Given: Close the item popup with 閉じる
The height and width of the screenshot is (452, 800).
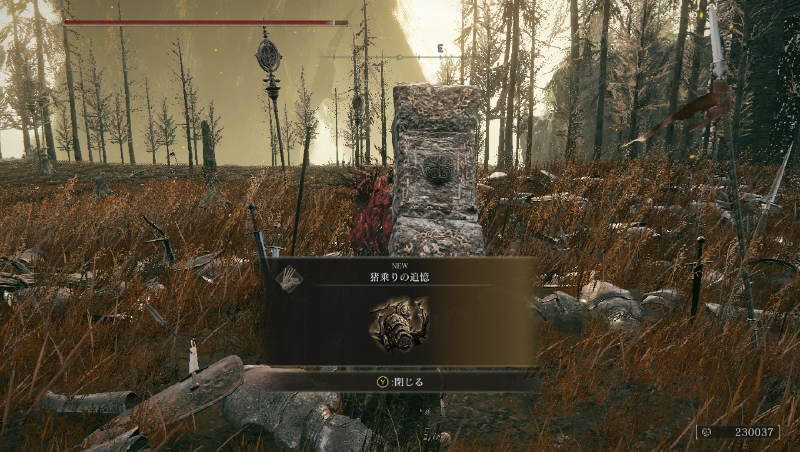Looking at the screenshot, I should (401, 381).
